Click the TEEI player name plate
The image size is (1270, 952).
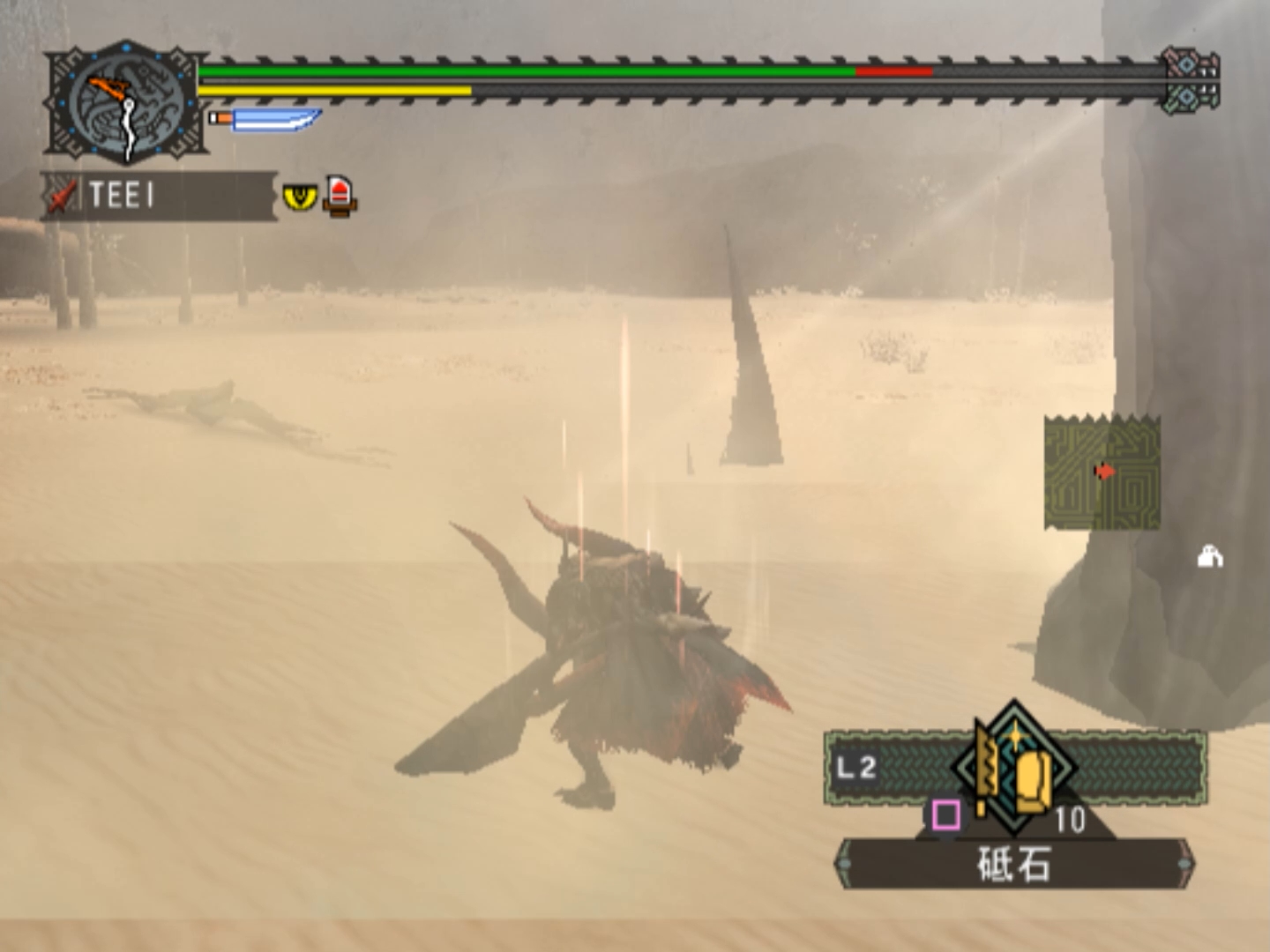click(159, 195)
